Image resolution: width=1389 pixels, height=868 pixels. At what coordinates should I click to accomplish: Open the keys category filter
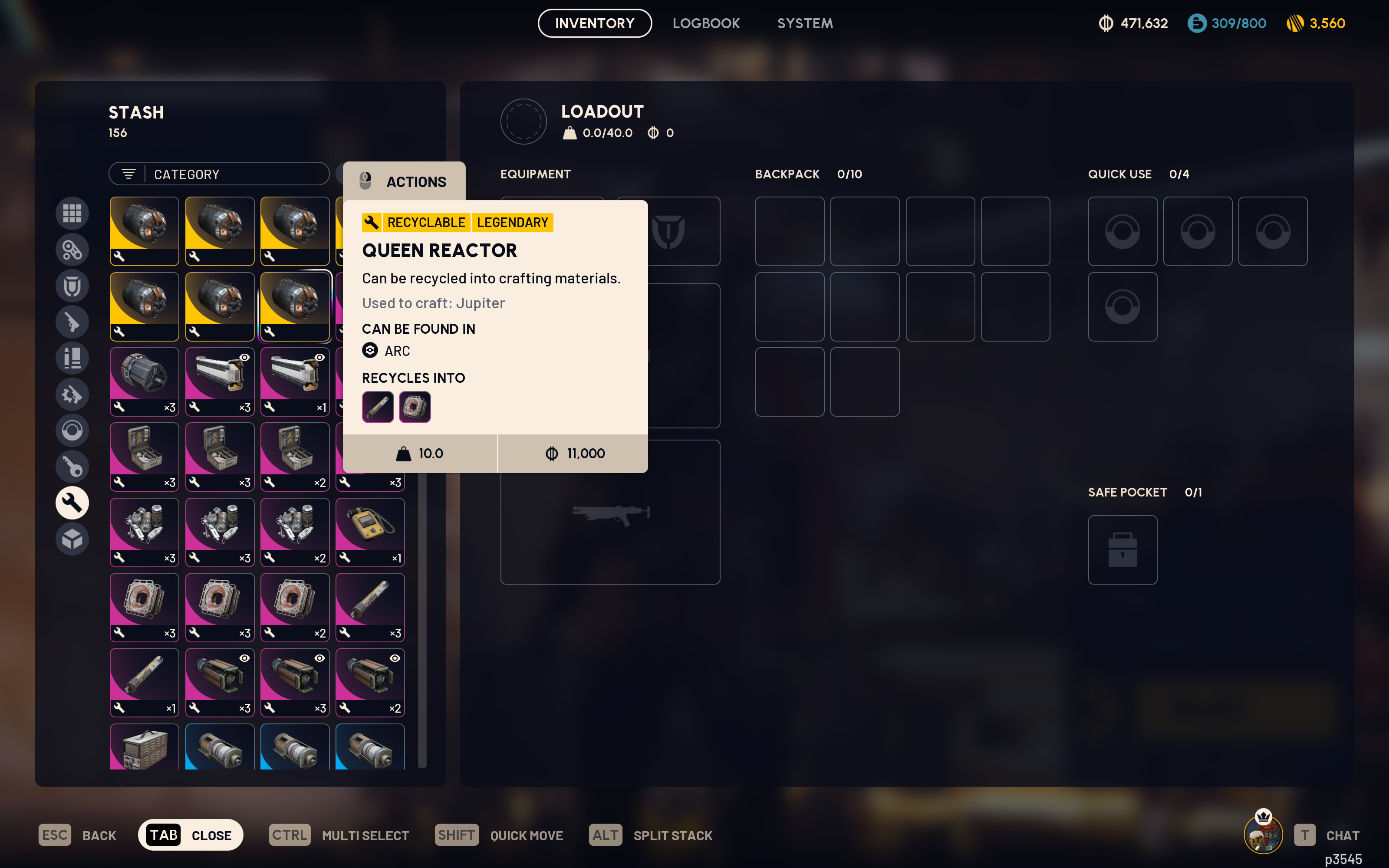click(x=72, y=466)
